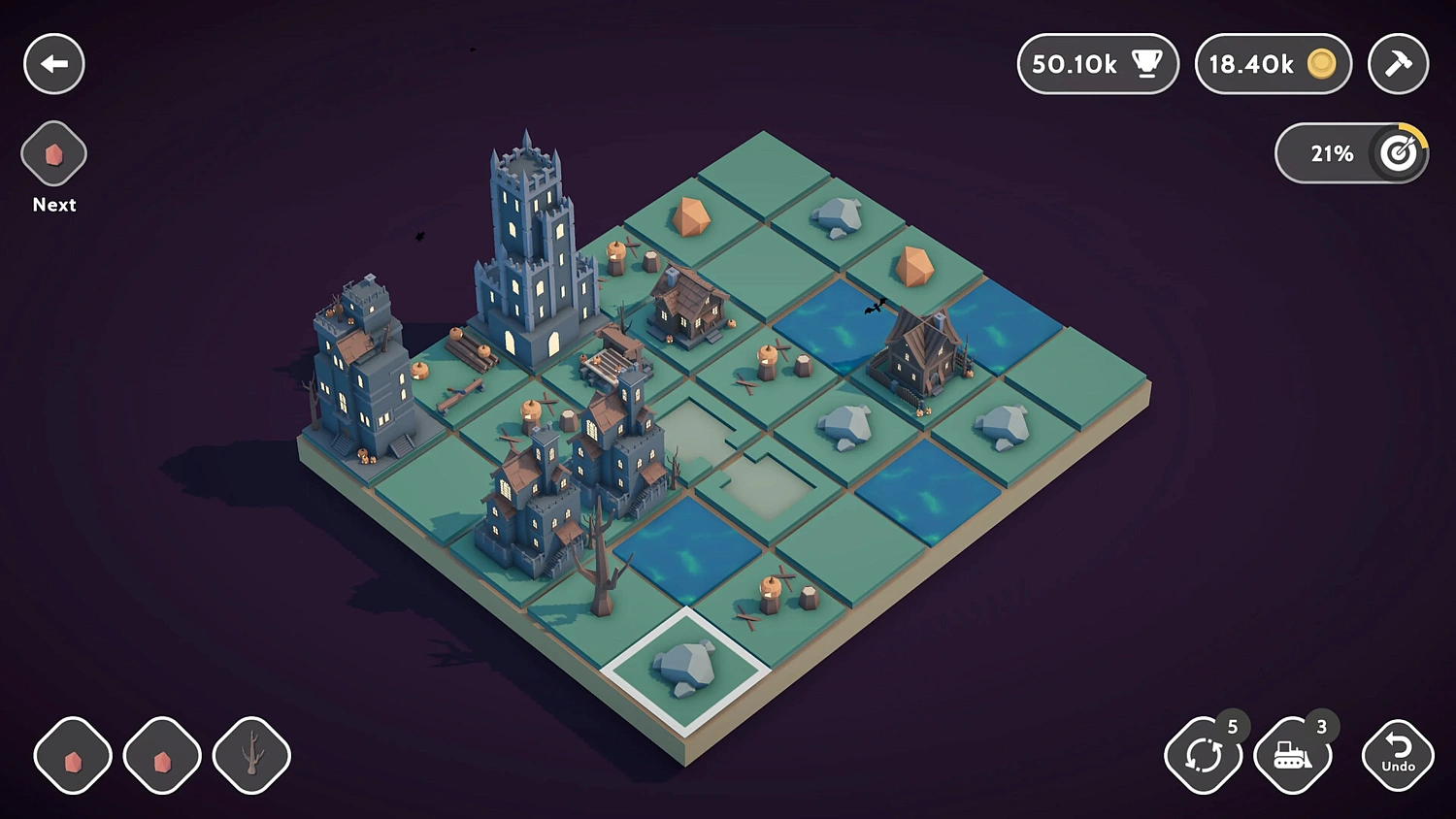Use the reroll tool with 5 charges
The height and width of the screenshot is (819, 1456).
pyautogui.click(x=1204, y=755)
